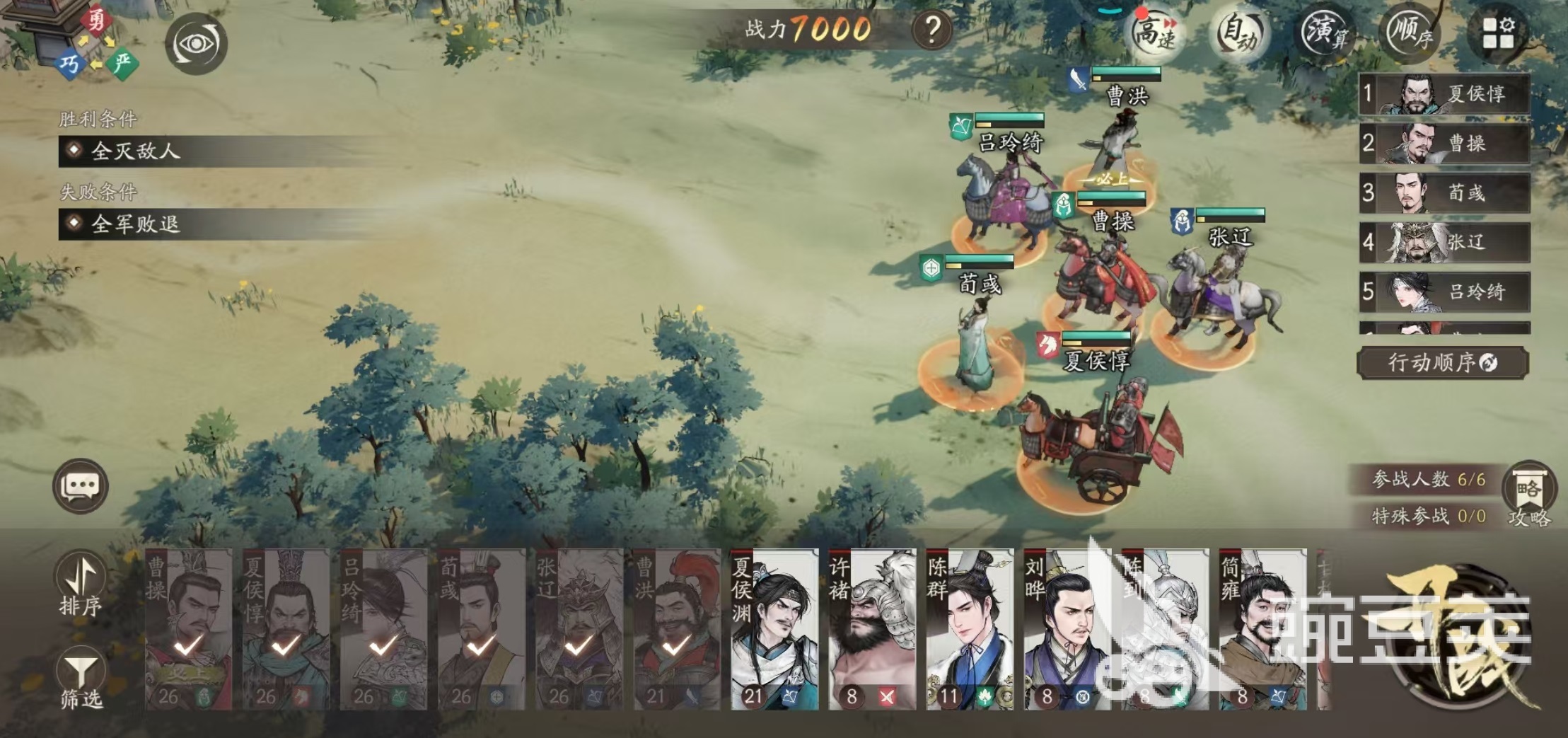Choose the 夏侯渊 hero card

(774, 629)
